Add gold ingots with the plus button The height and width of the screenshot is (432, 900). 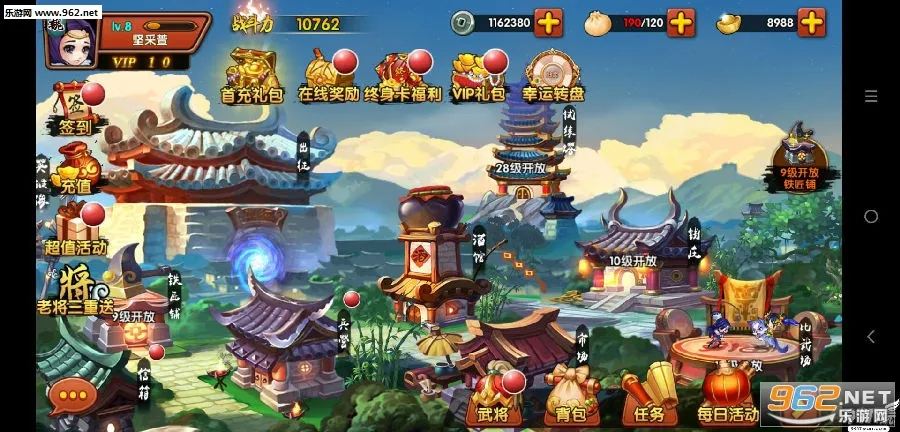click(812, 22)
